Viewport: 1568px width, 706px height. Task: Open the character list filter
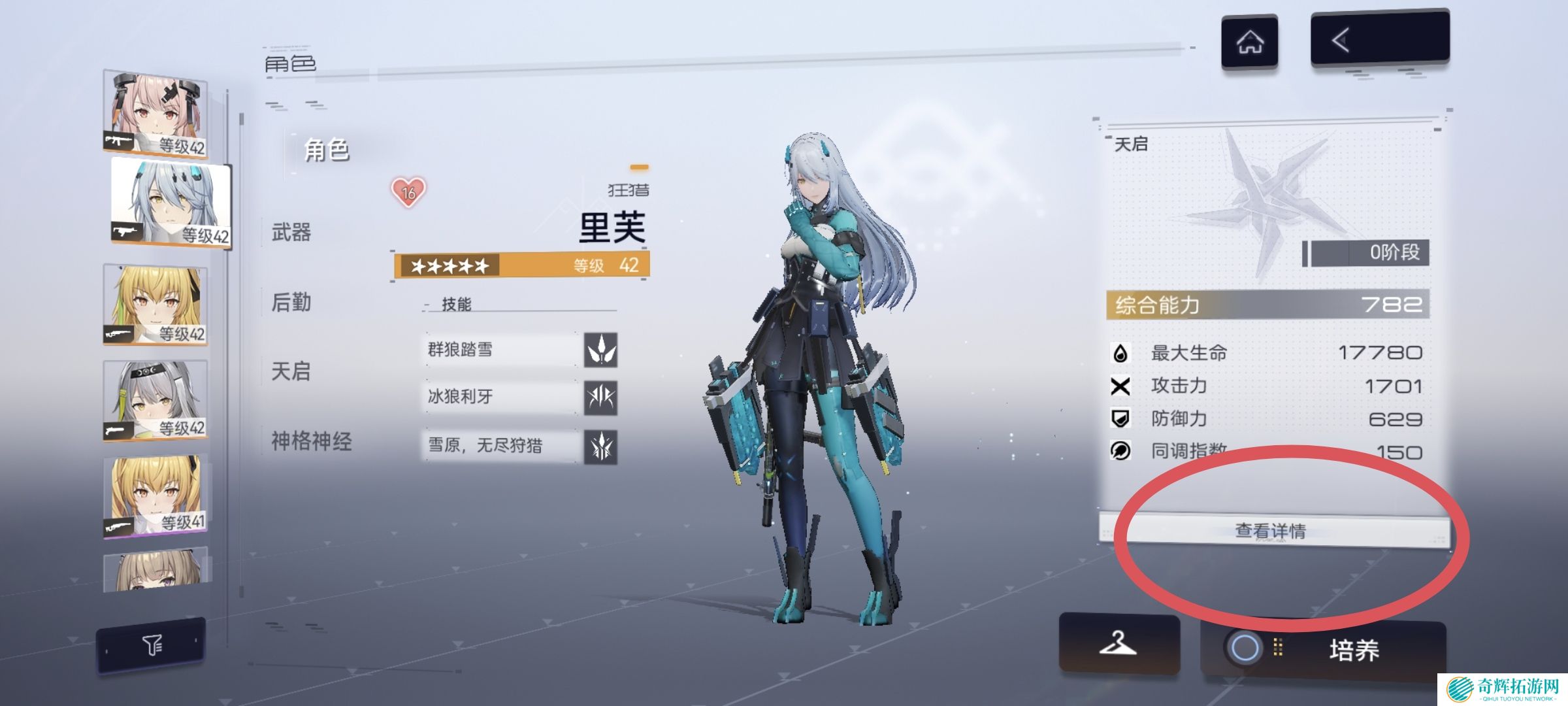click(152, 646)
